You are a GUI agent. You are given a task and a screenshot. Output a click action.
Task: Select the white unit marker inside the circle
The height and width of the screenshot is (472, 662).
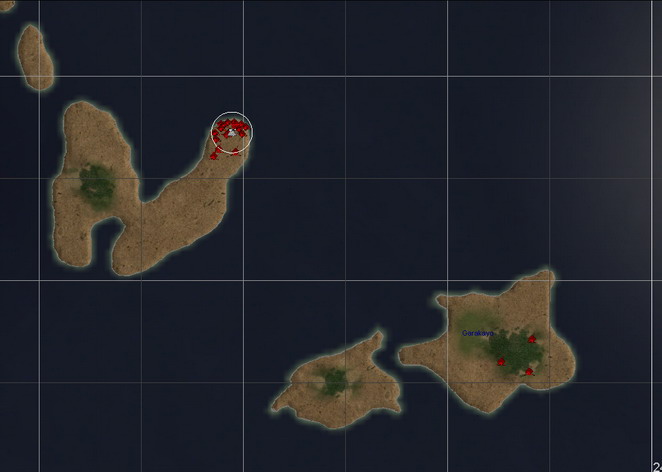[232, 131]
